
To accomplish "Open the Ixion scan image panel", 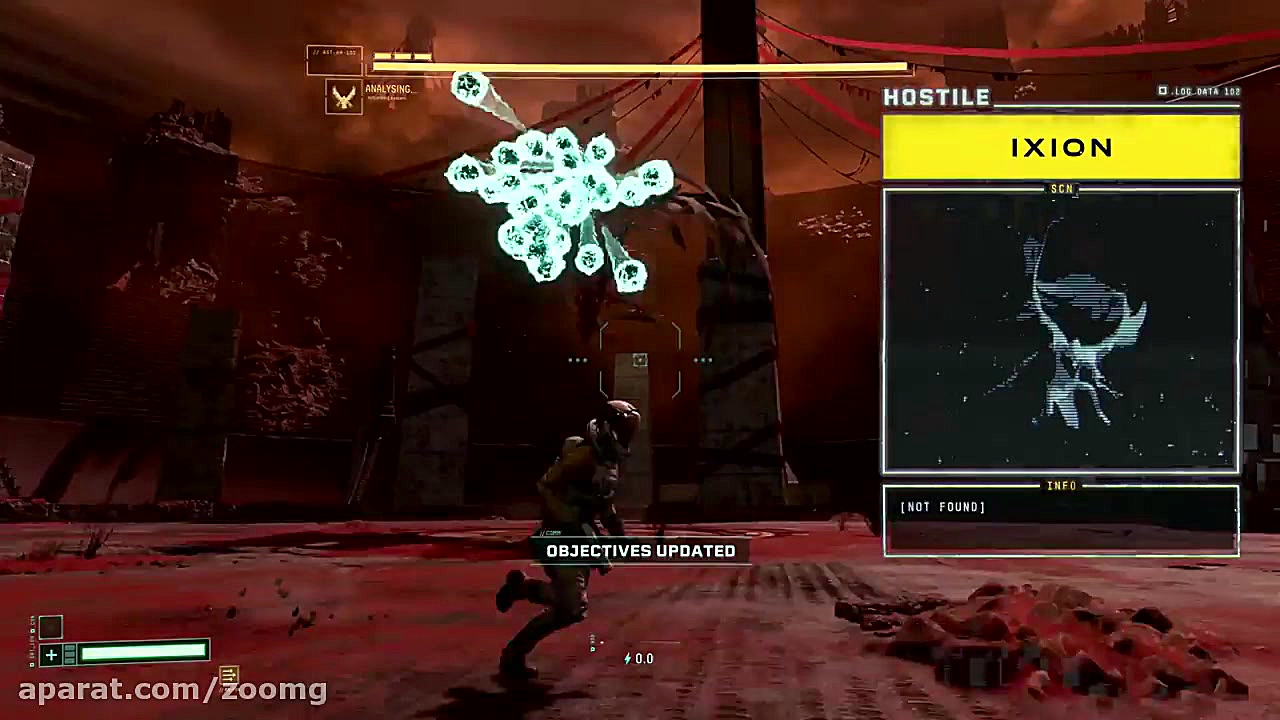I will (1061, 331).
